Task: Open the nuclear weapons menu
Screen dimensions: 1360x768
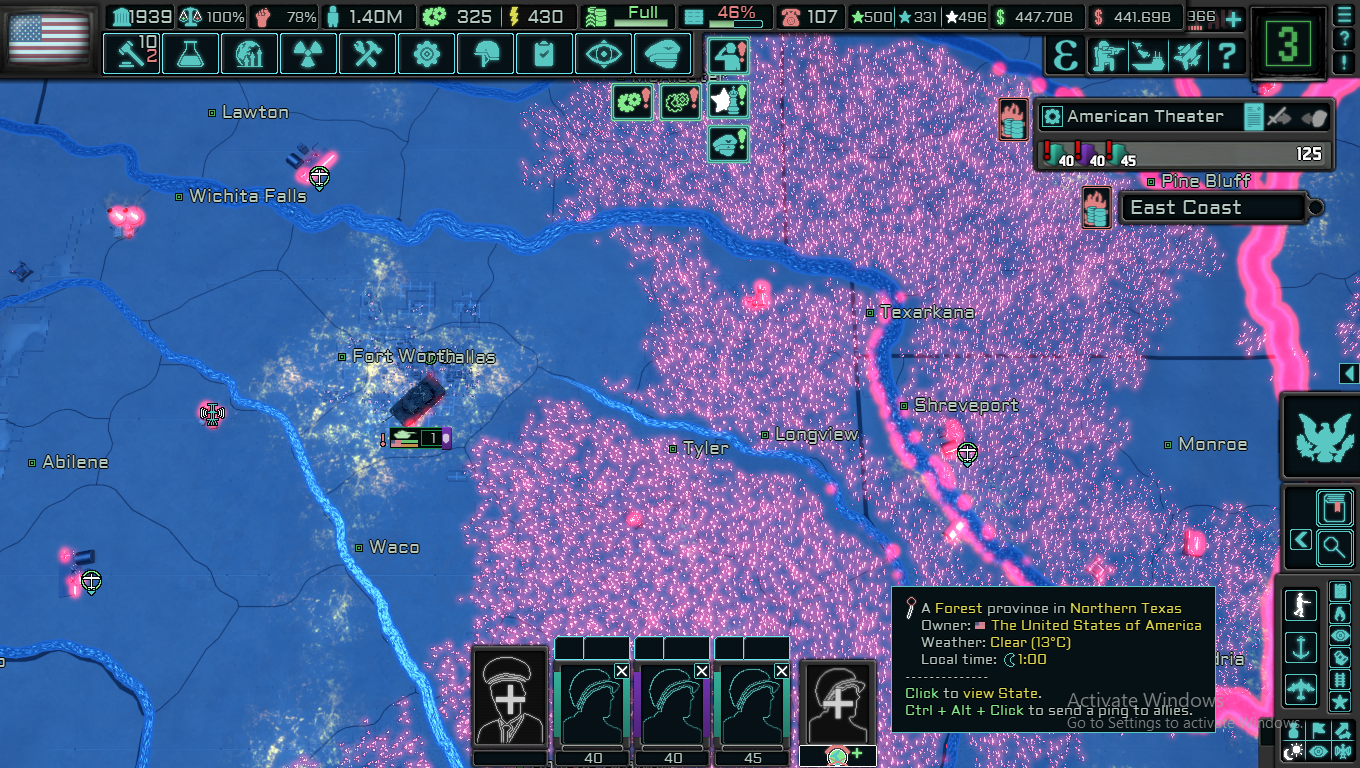Action: point(308,53)
